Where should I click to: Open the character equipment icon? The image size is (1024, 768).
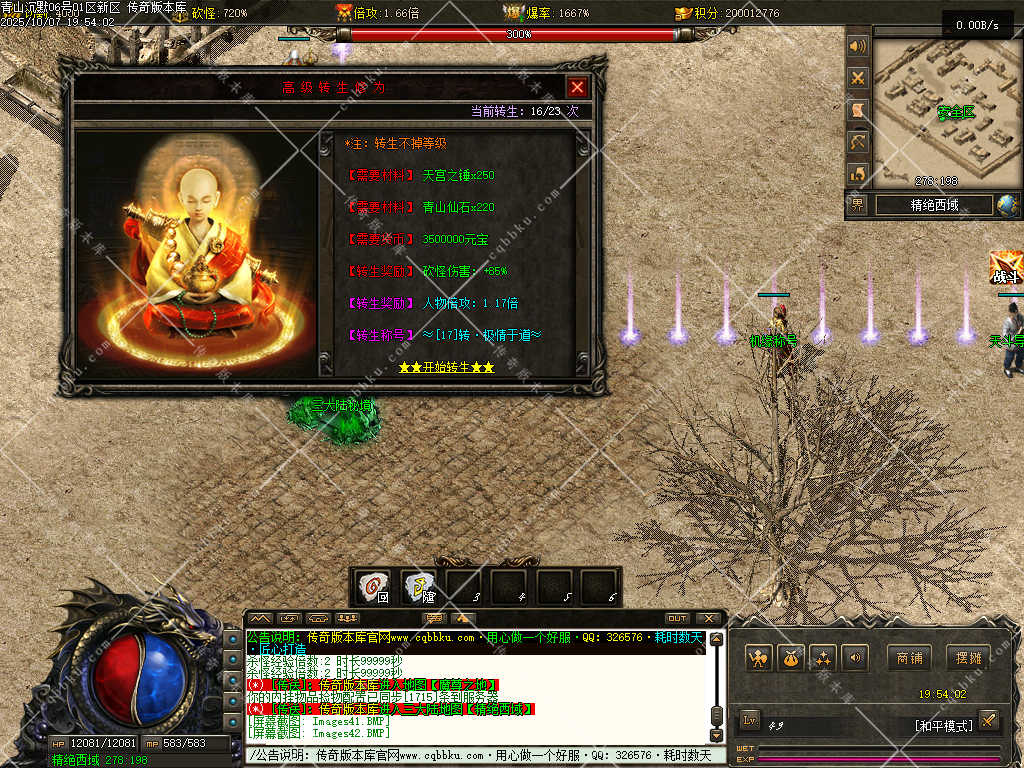click(x=759, y=658)
